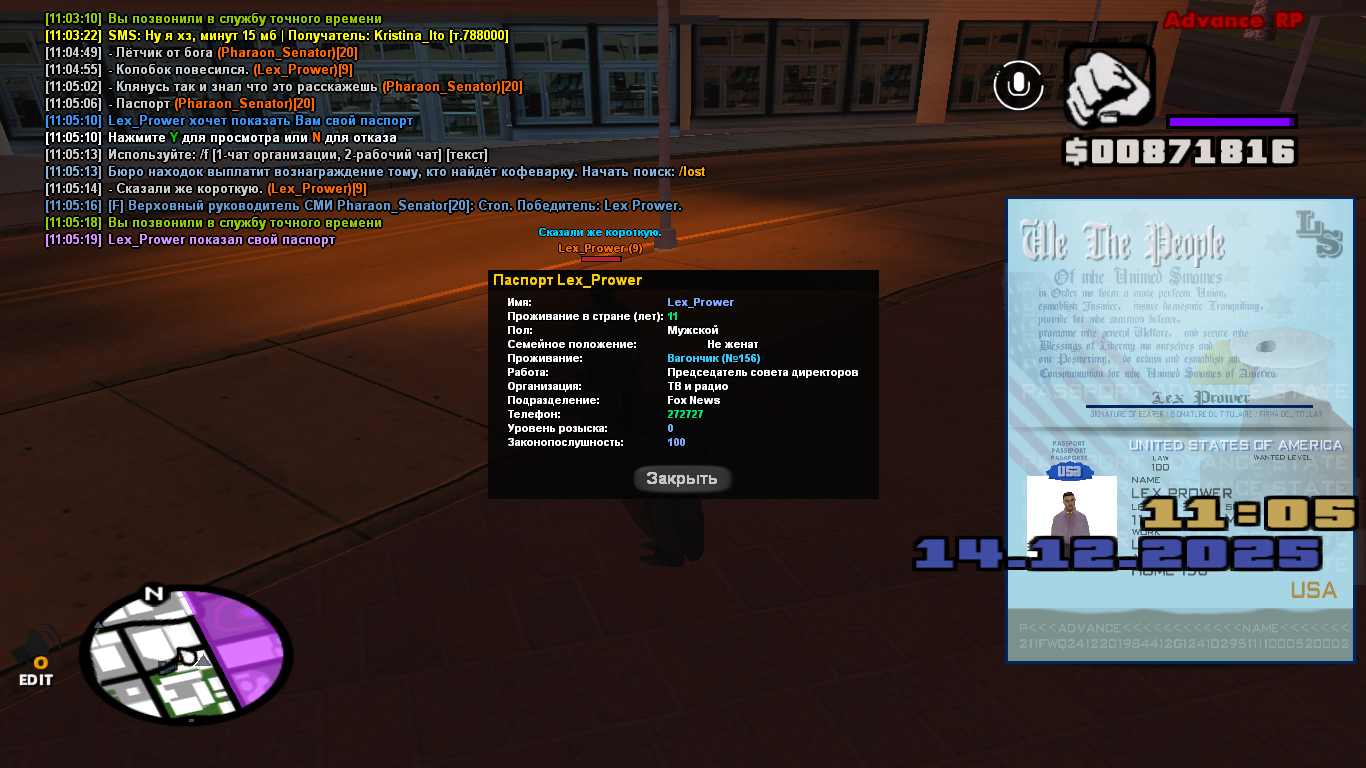Select the fist weapon icon

tap(1108, 86)
